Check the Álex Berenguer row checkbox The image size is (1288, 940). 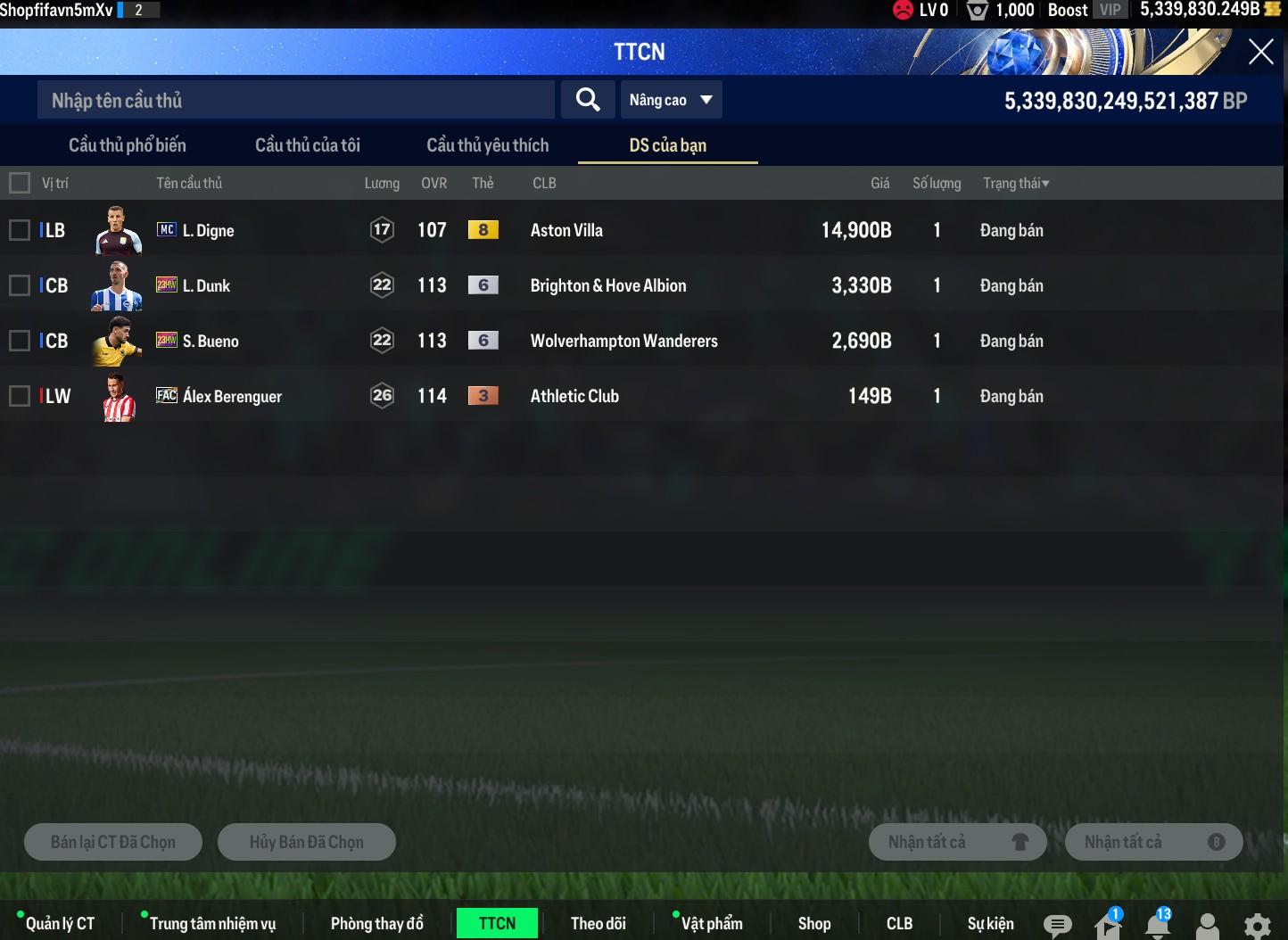[x=20, y=396]
